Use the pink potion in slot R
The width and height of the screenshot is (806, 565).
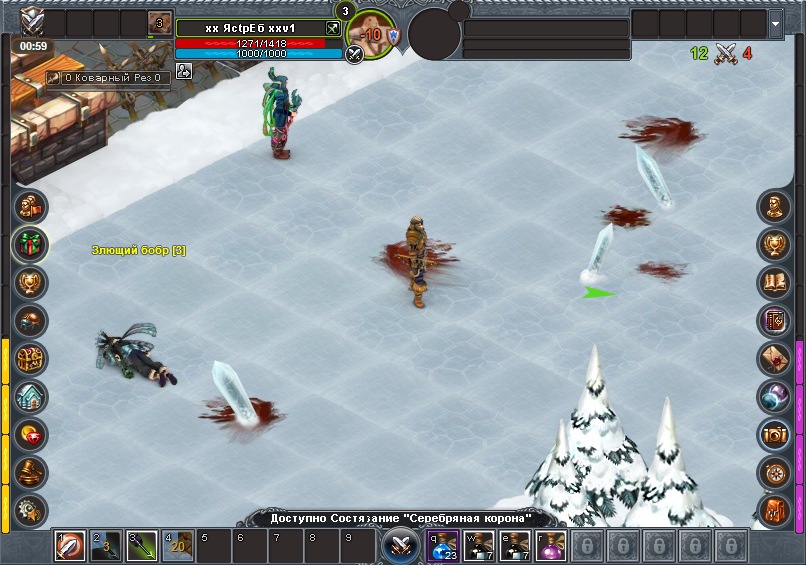coord(551,546)
